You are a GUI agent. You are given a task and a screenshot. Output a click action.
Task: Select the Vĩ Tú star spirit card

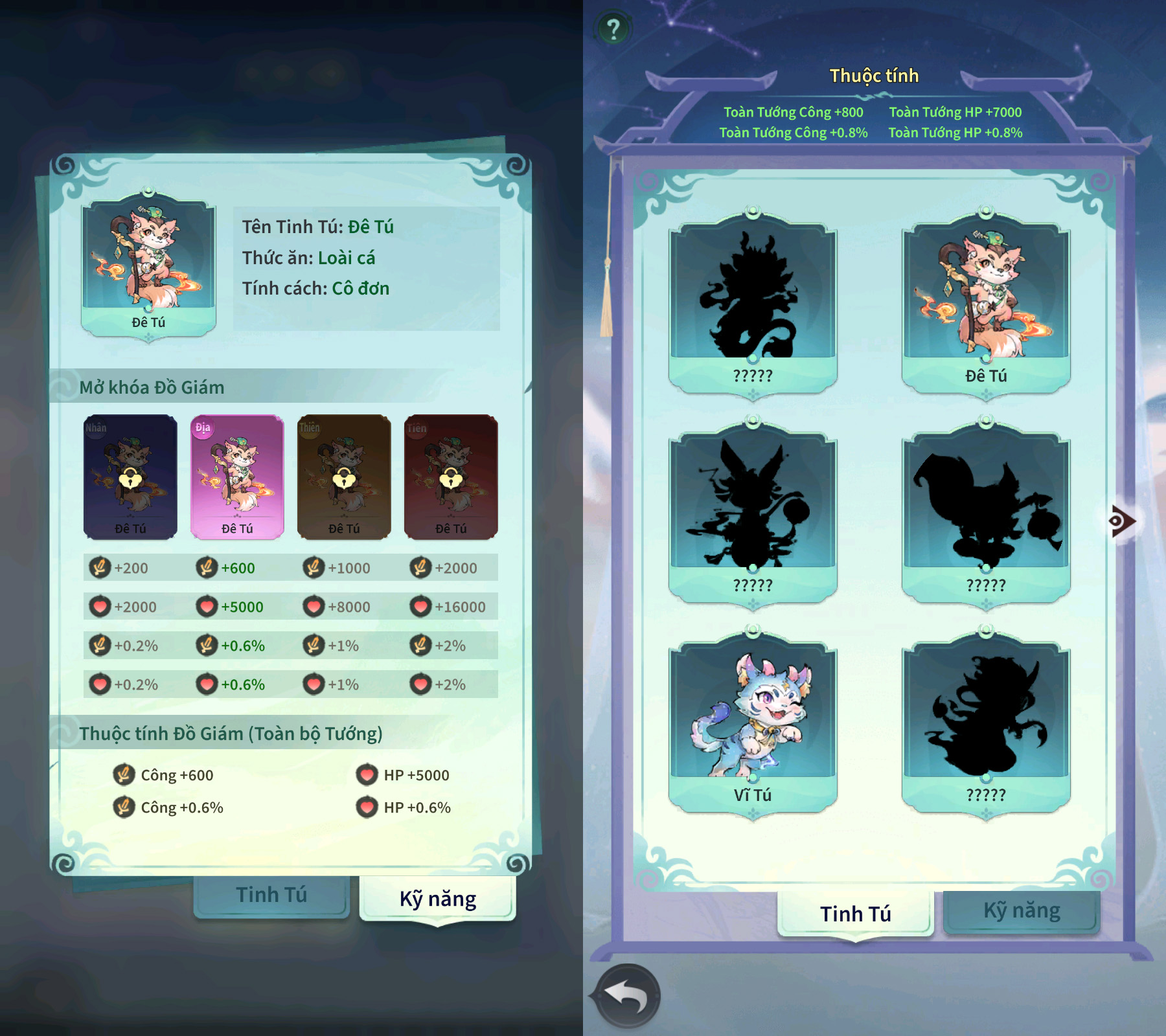tap(753, 723)
